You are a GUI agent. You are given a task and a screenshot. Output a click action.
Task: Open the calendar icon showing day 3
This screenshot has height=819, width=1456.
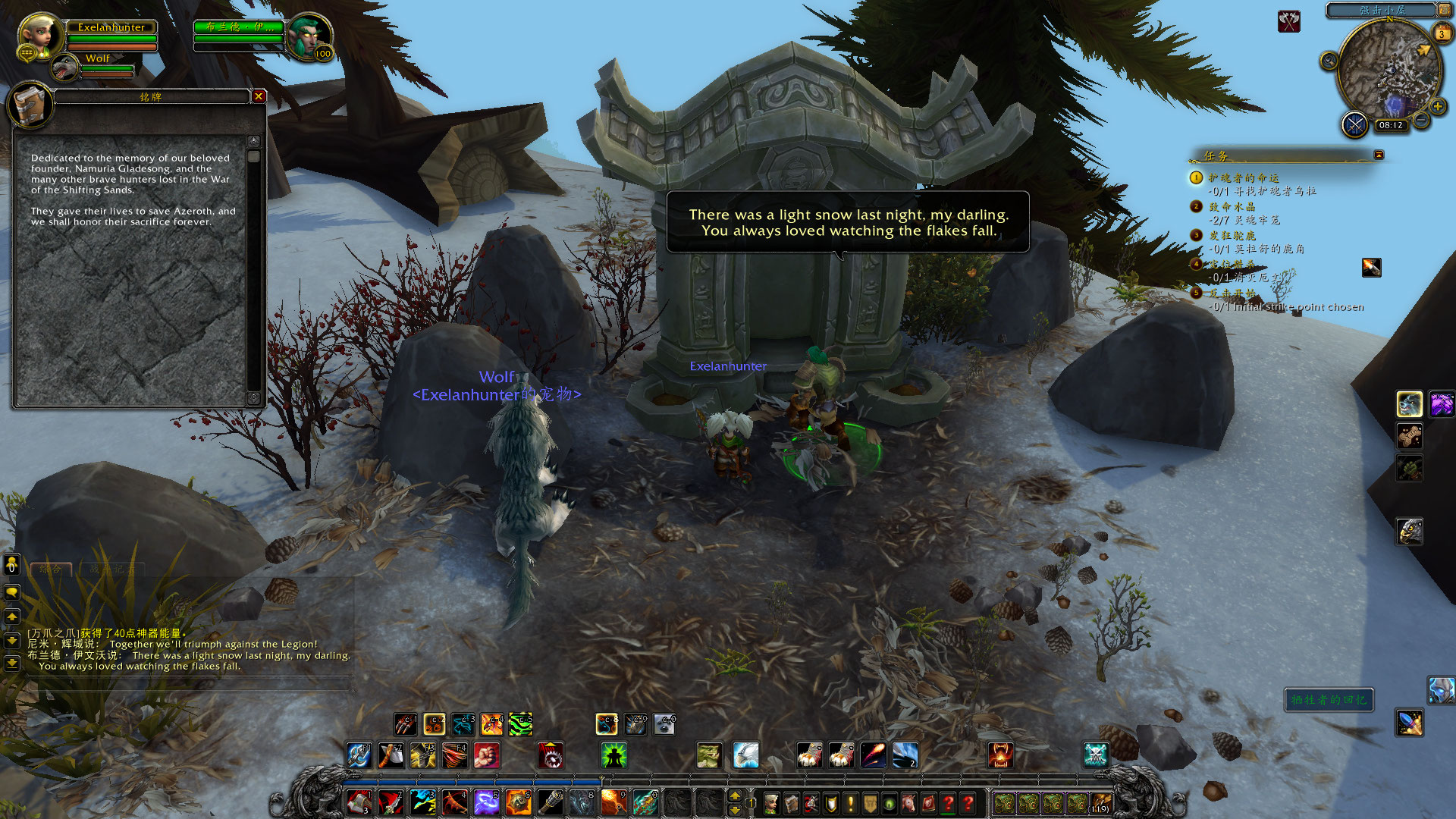[1442, 34]
